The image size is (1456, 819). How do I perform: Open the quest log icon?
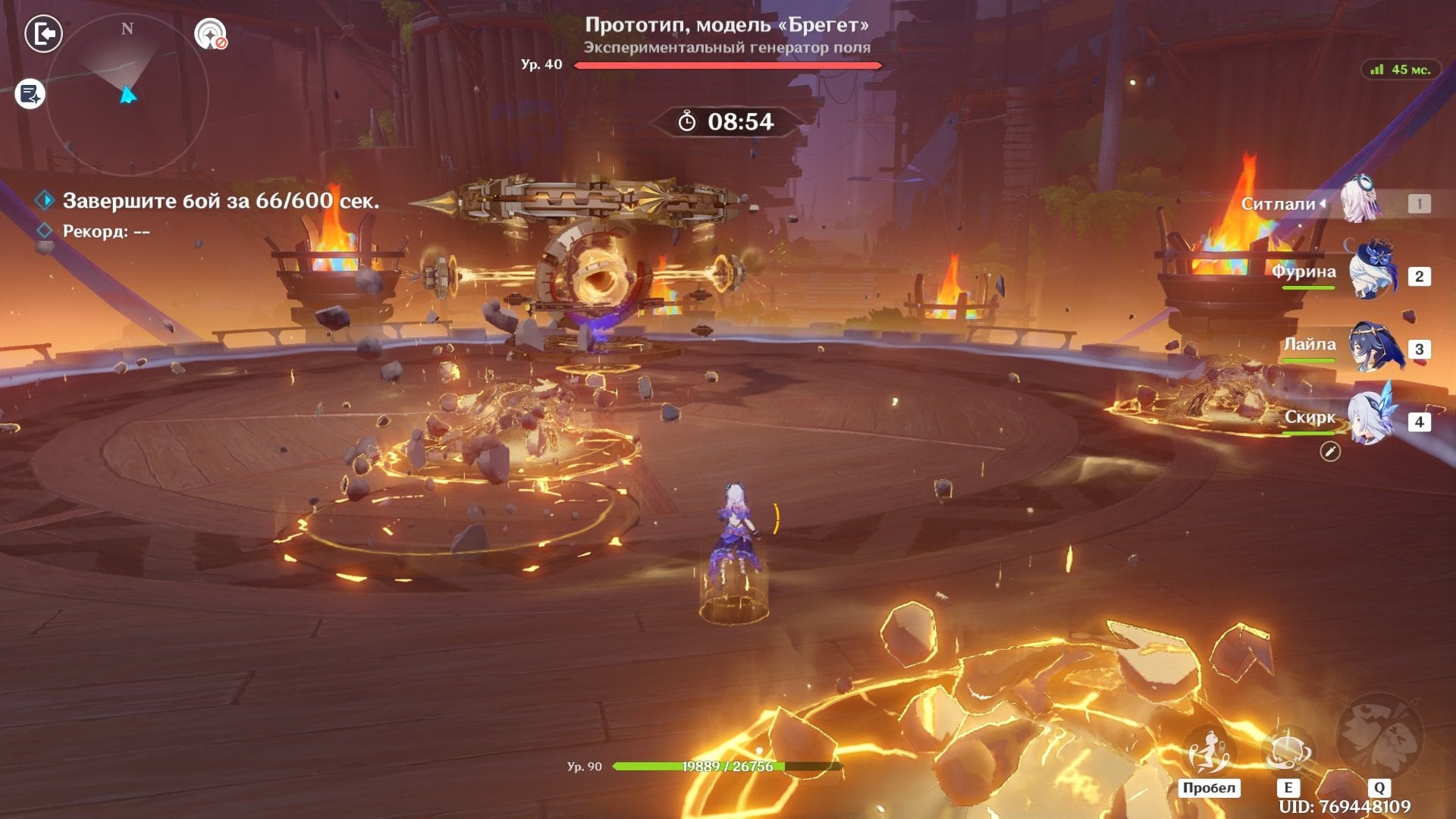[x=30, y=94]
